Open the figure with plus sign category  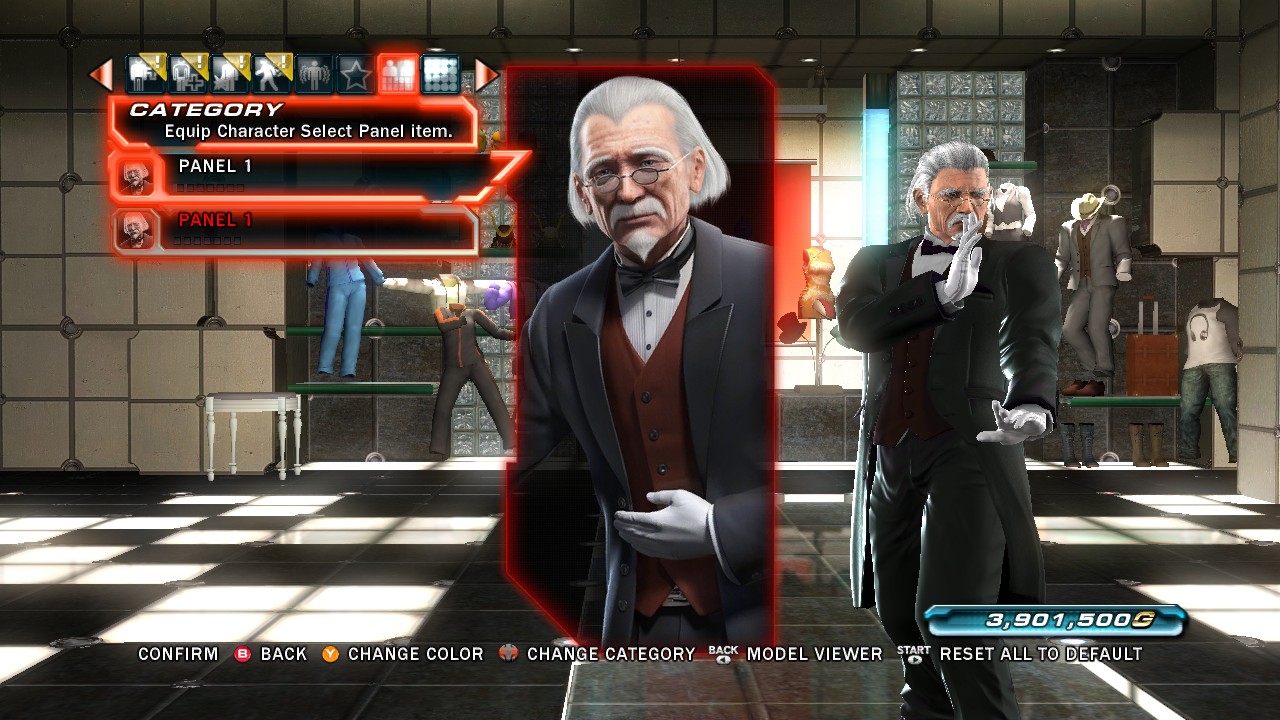tap(187, 75)
